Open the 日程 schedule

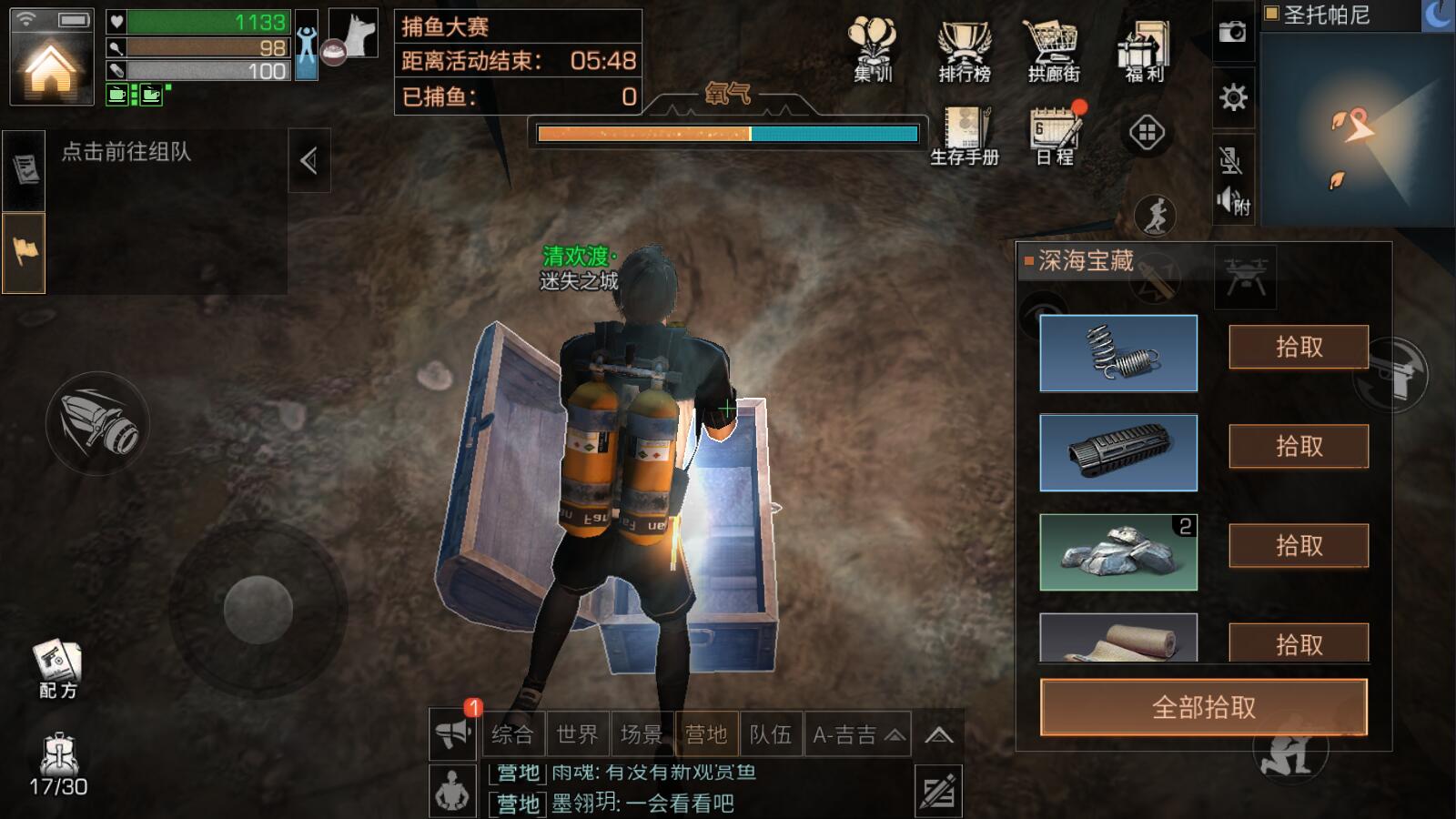pyautogui.click(x=1056, y=136)
